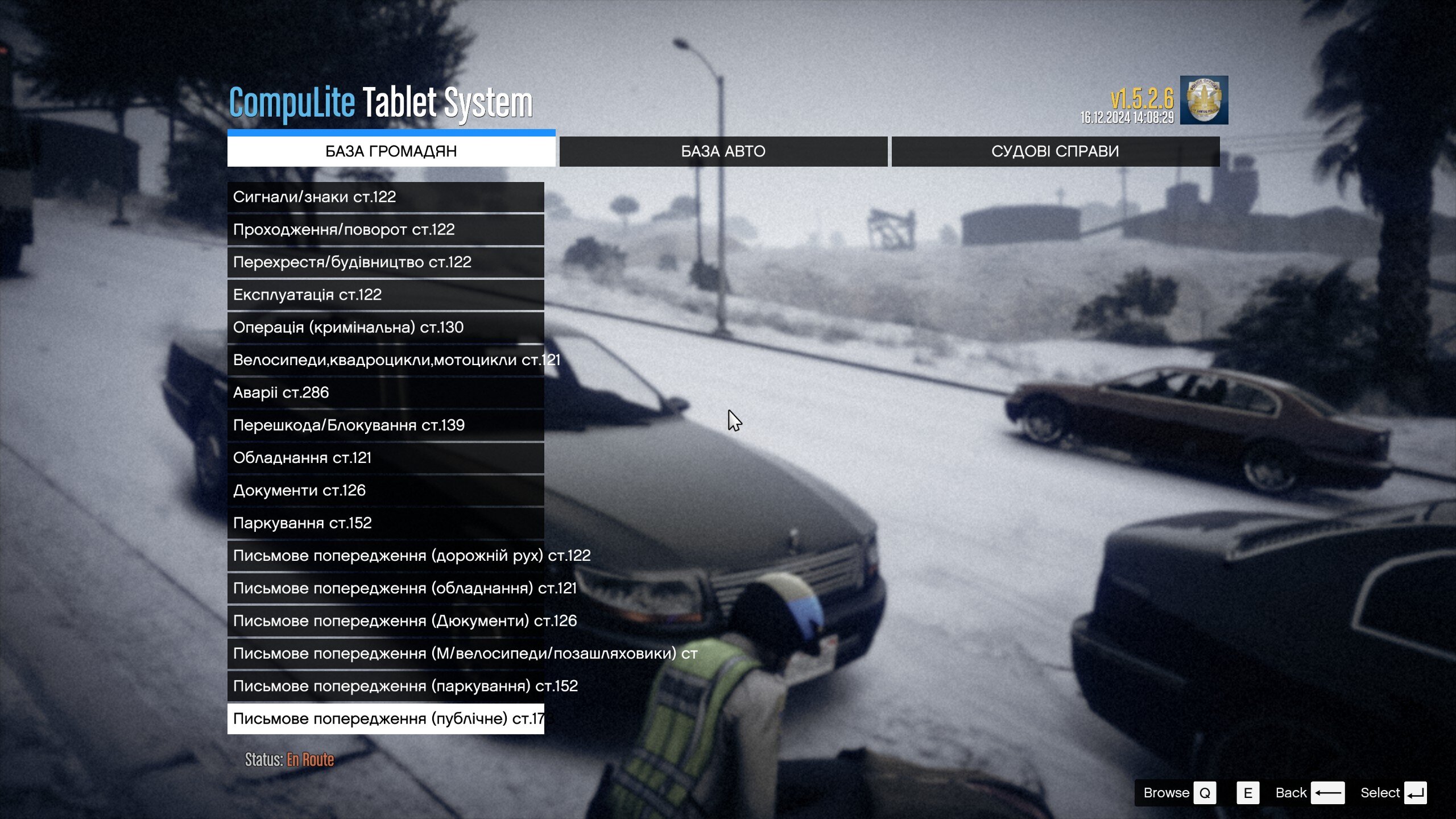Choose Документи ст.126 entry
Screen dimensions: 1456x819
[x=386, y=490]
